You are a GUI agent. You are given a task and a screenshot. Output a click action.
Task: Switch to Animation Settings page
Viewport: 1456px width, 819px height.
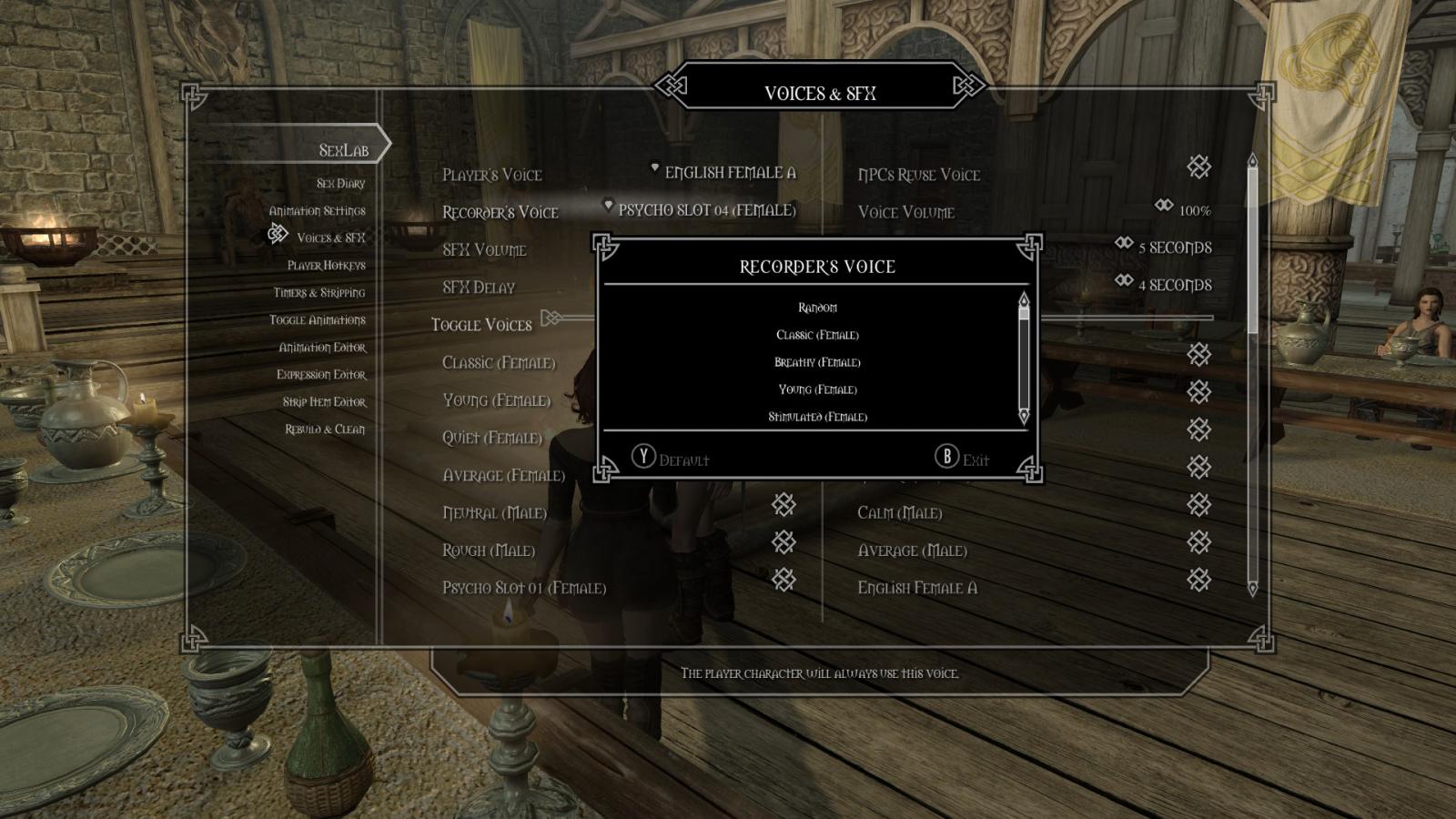(x=317, y=211)
